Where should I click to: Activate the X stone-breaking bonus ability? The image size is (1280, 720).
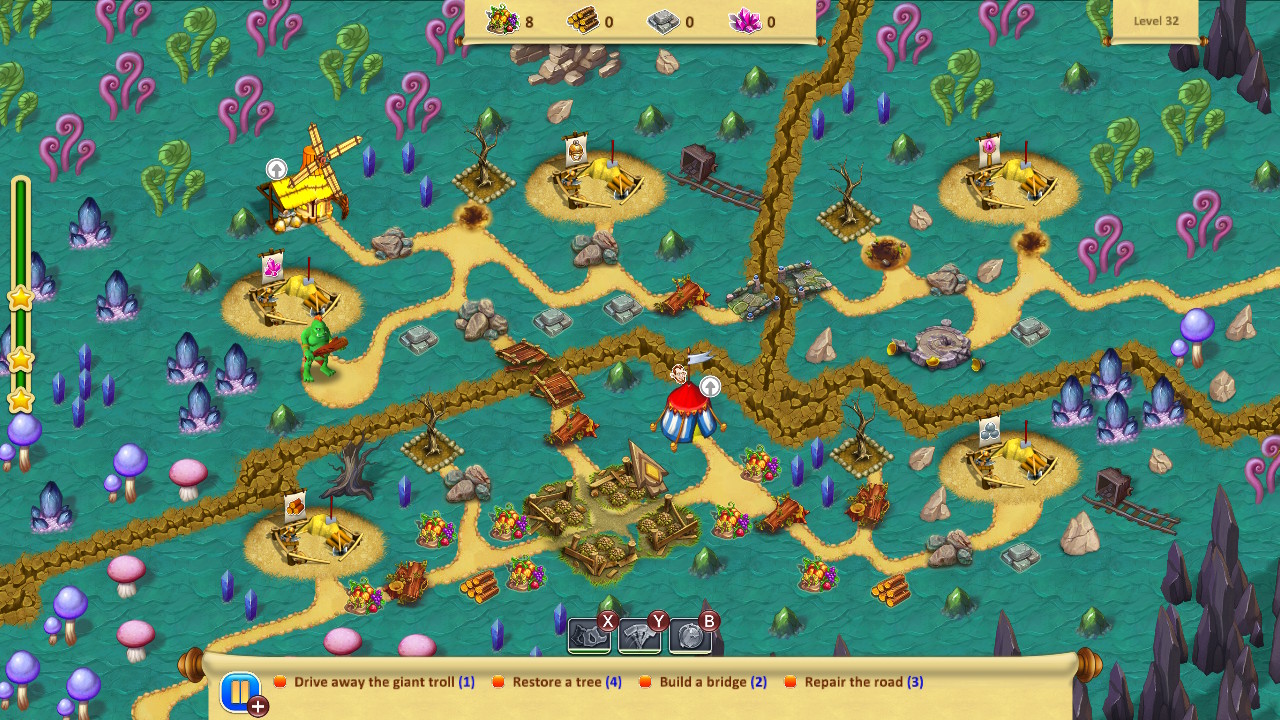pyautogui.click(x=588, y=632)
